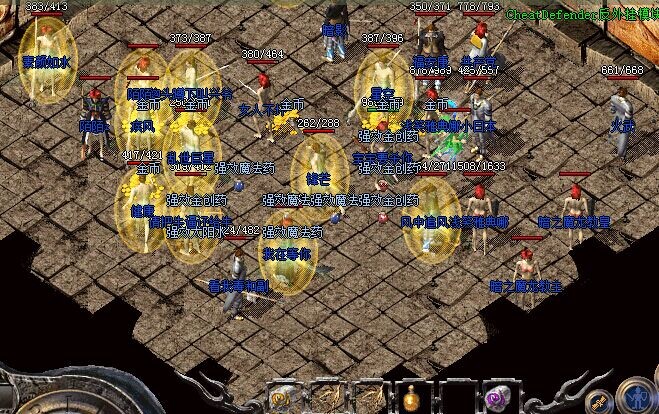Click the small orange icon beside the blue button

600,401
